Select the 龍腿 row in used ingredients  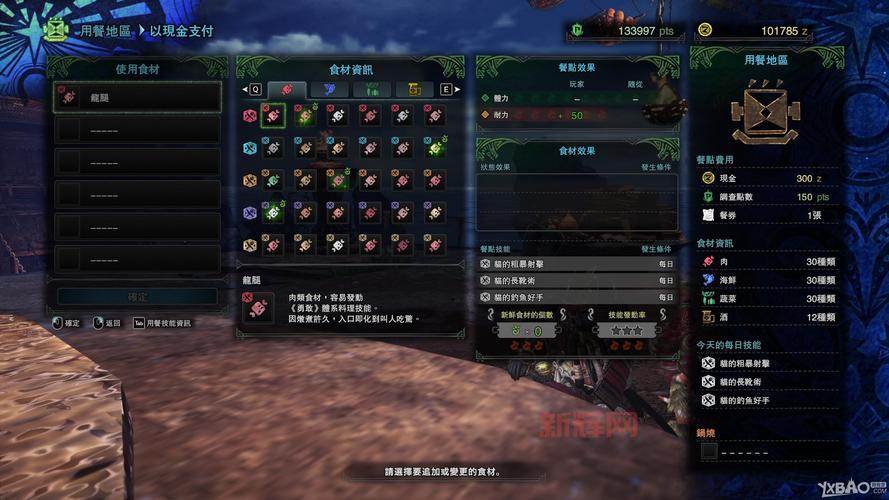tap(137, 96)
